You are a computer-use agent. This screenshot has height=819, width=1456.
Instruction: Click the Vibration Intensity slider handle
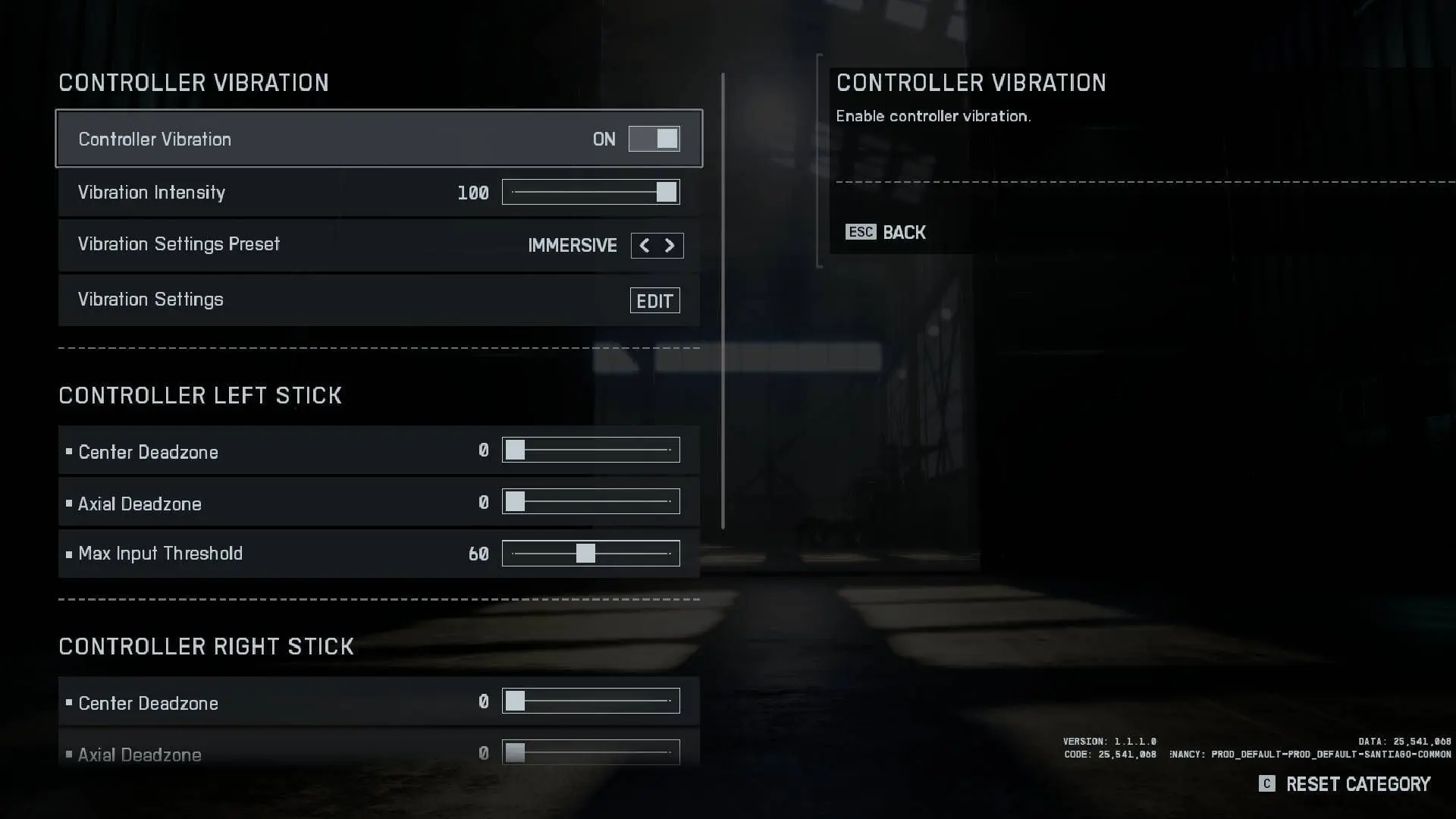(667, 192)
